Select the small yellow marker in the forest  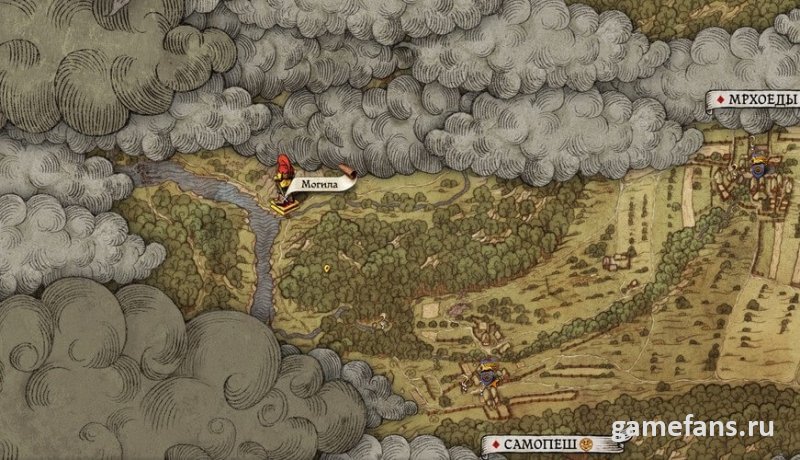pyautogui.click(x=329, y=270)
